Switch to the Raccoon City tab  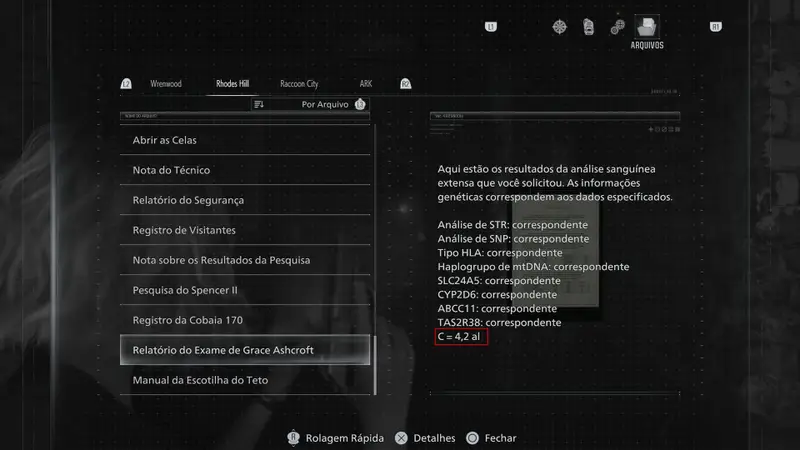(x=299, y=84)
